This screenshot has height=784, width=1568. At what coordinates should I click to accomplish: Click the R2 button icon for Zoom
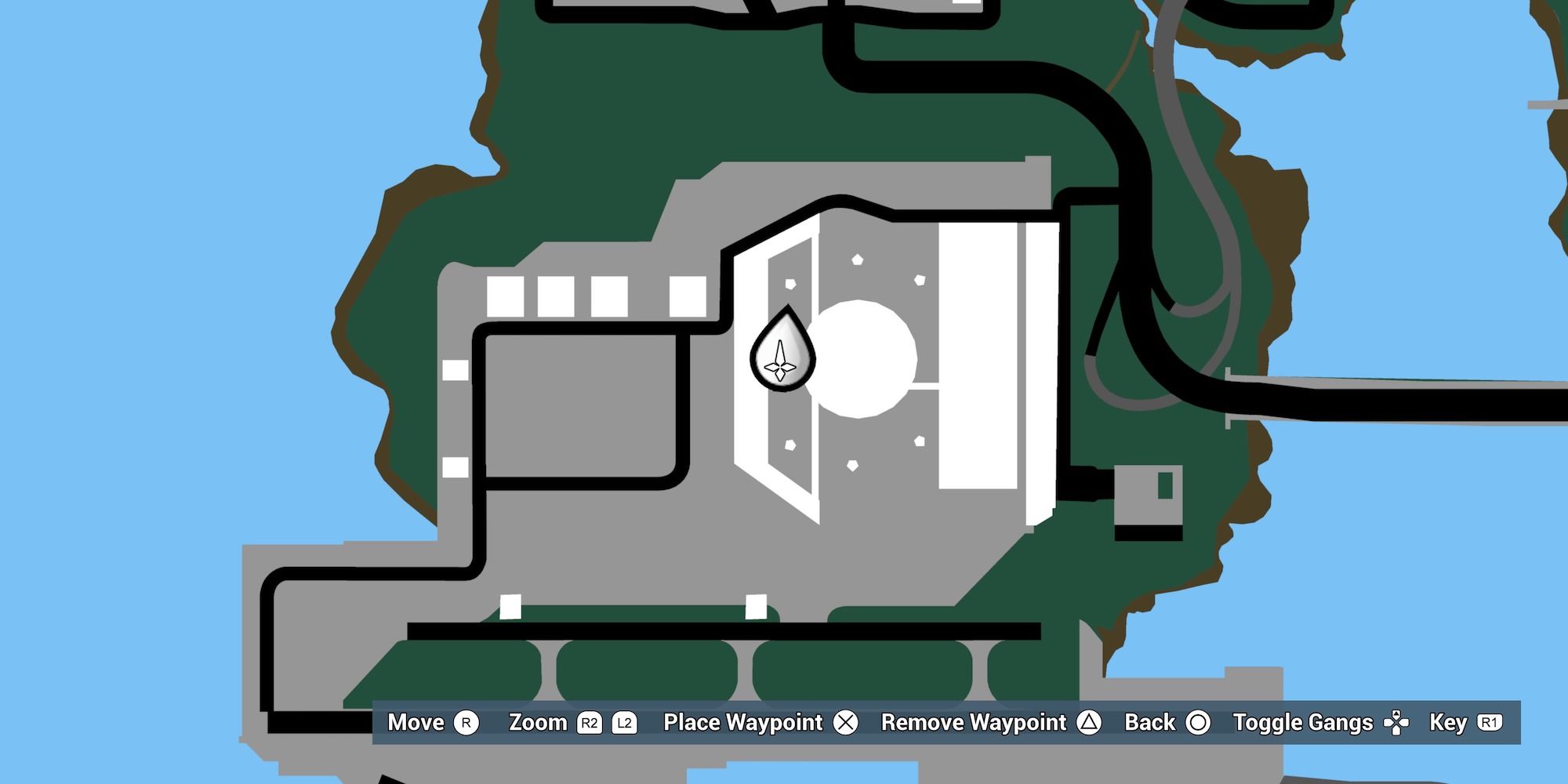point(589,723)
